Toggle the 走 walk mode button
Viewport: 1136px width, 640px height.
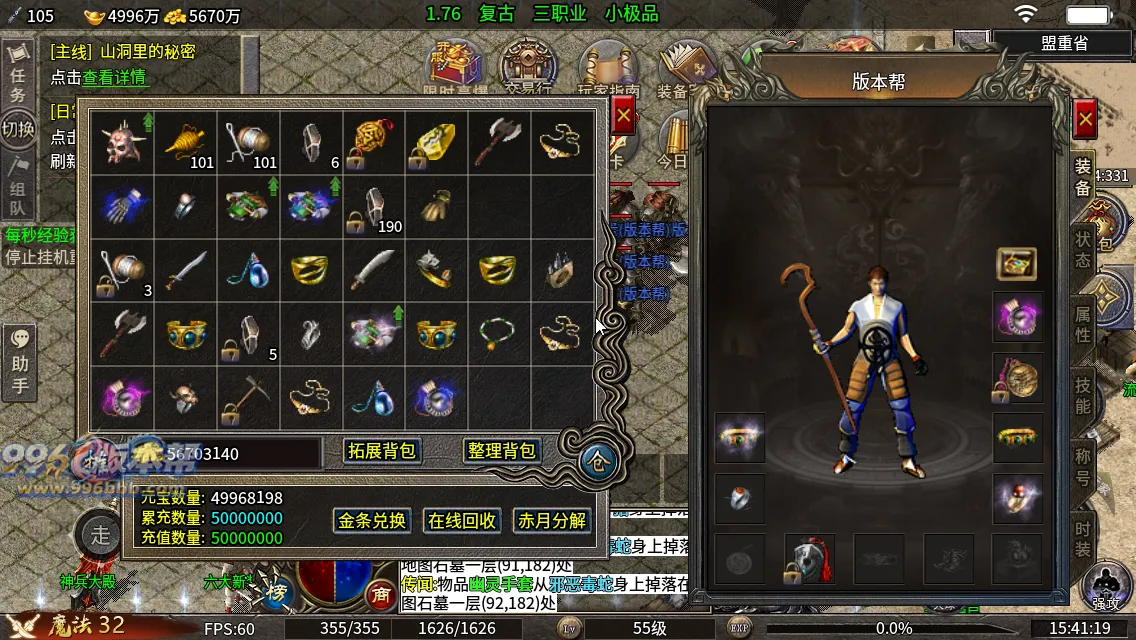pos(100,532)
